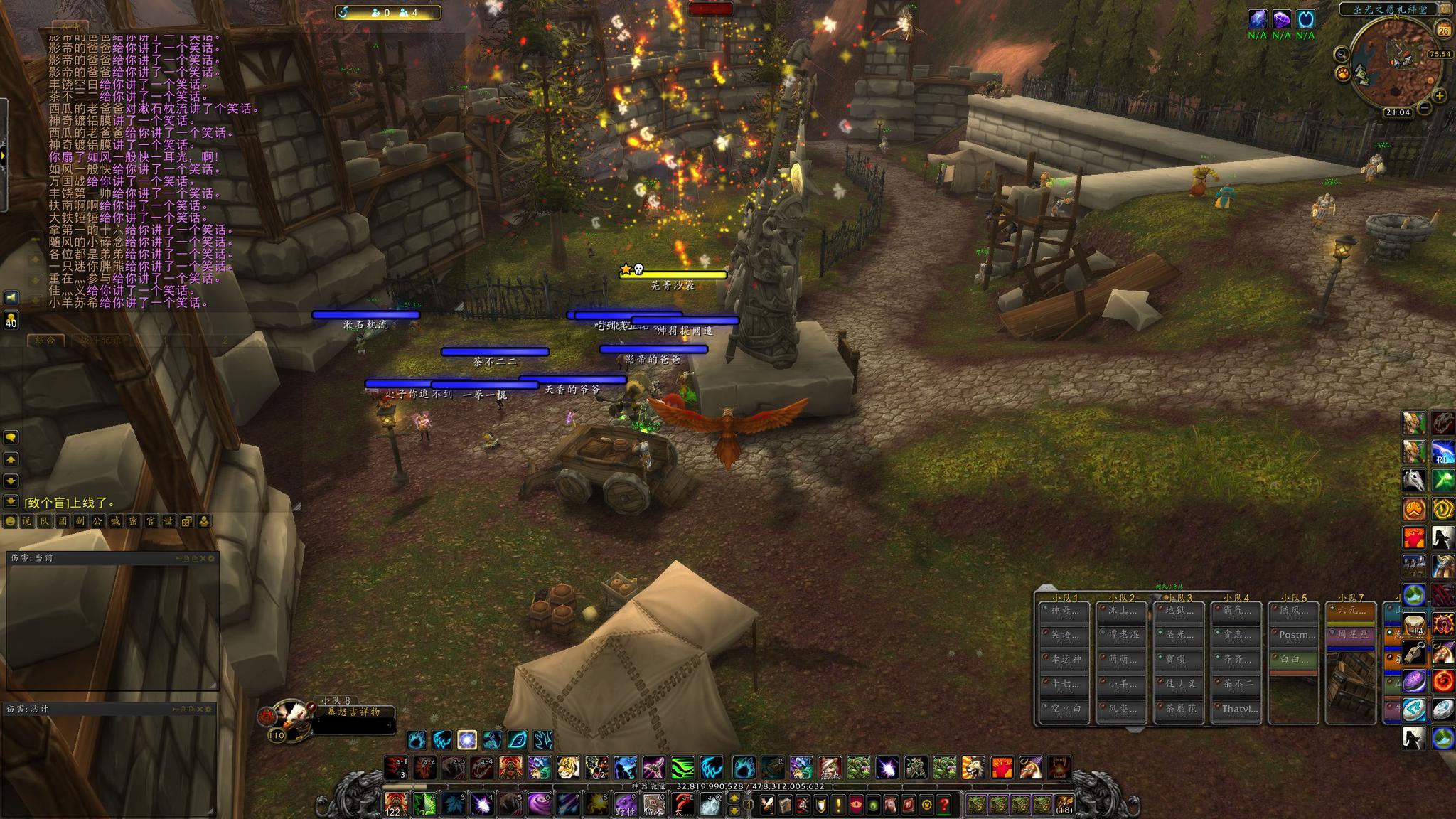This screenshot has width=1456, height=819.
Task: Roll the dice button in chat bar
Action: 186,522
